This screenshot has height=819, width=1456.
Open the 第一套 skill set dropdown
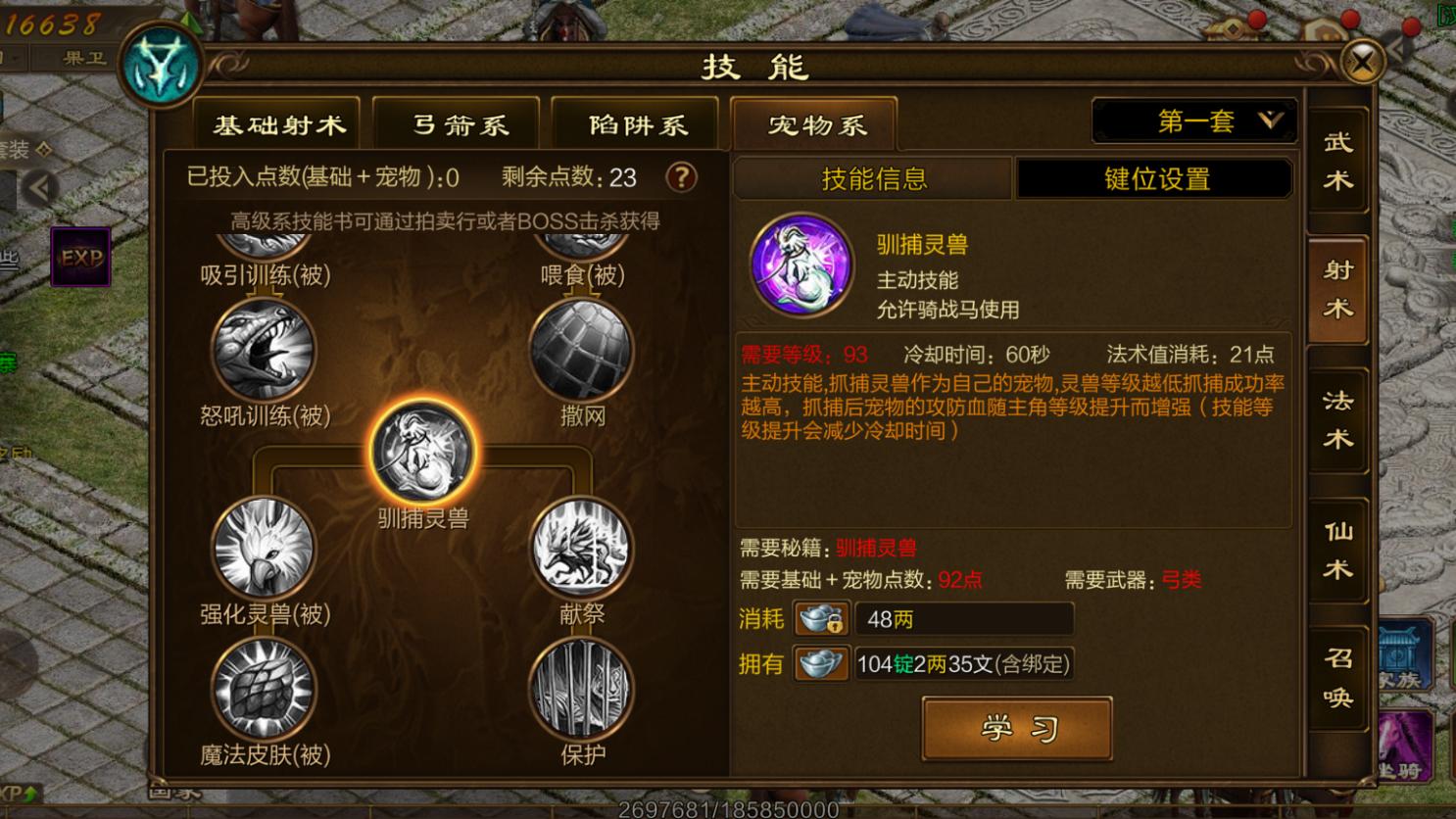[x=1193, y=120]
